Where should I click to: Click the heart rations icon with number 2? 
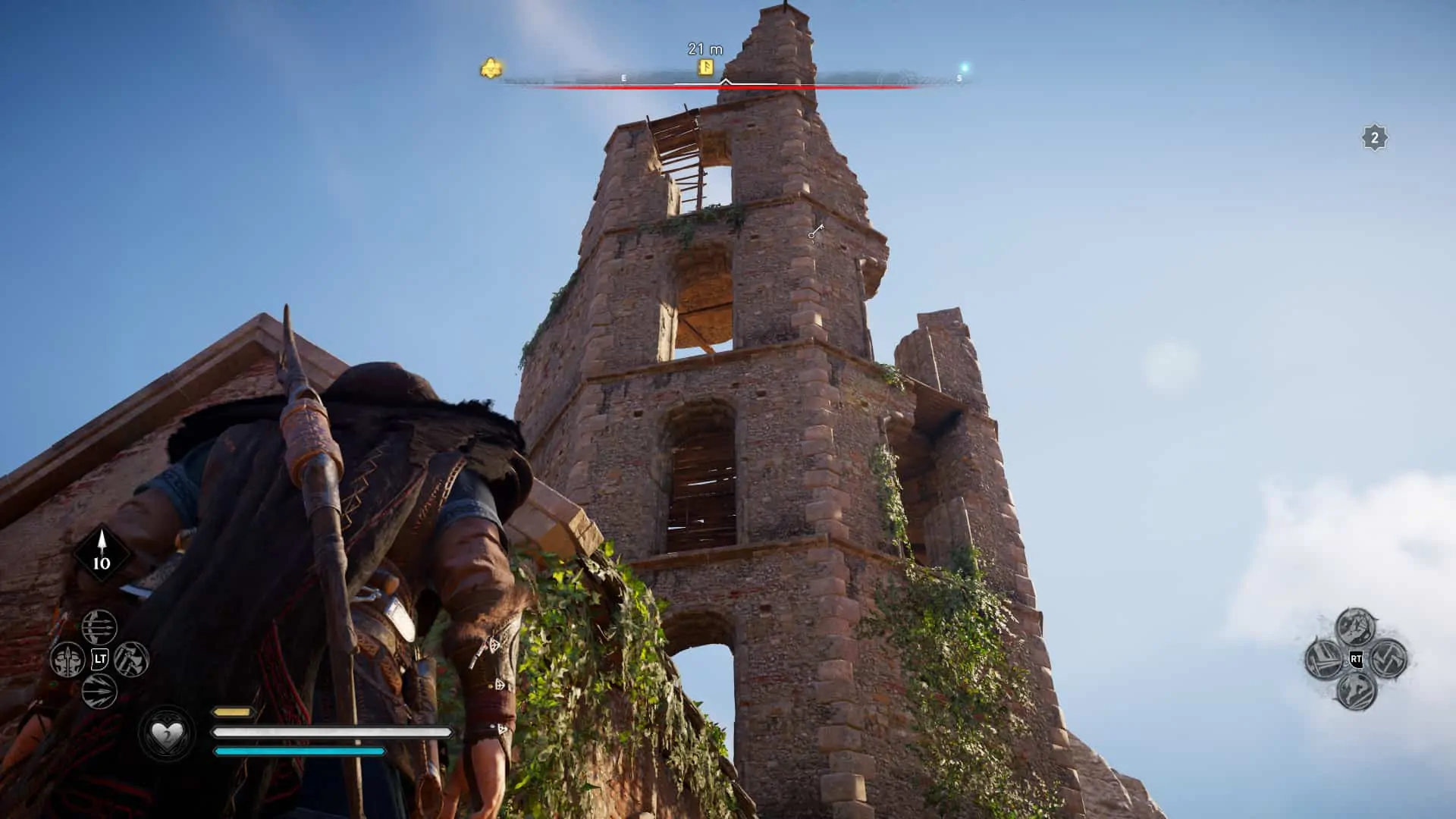coord(167,733)
